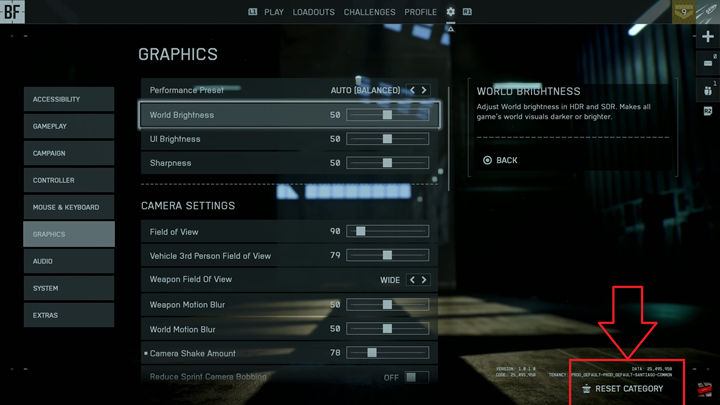Click the Back button

501,160
